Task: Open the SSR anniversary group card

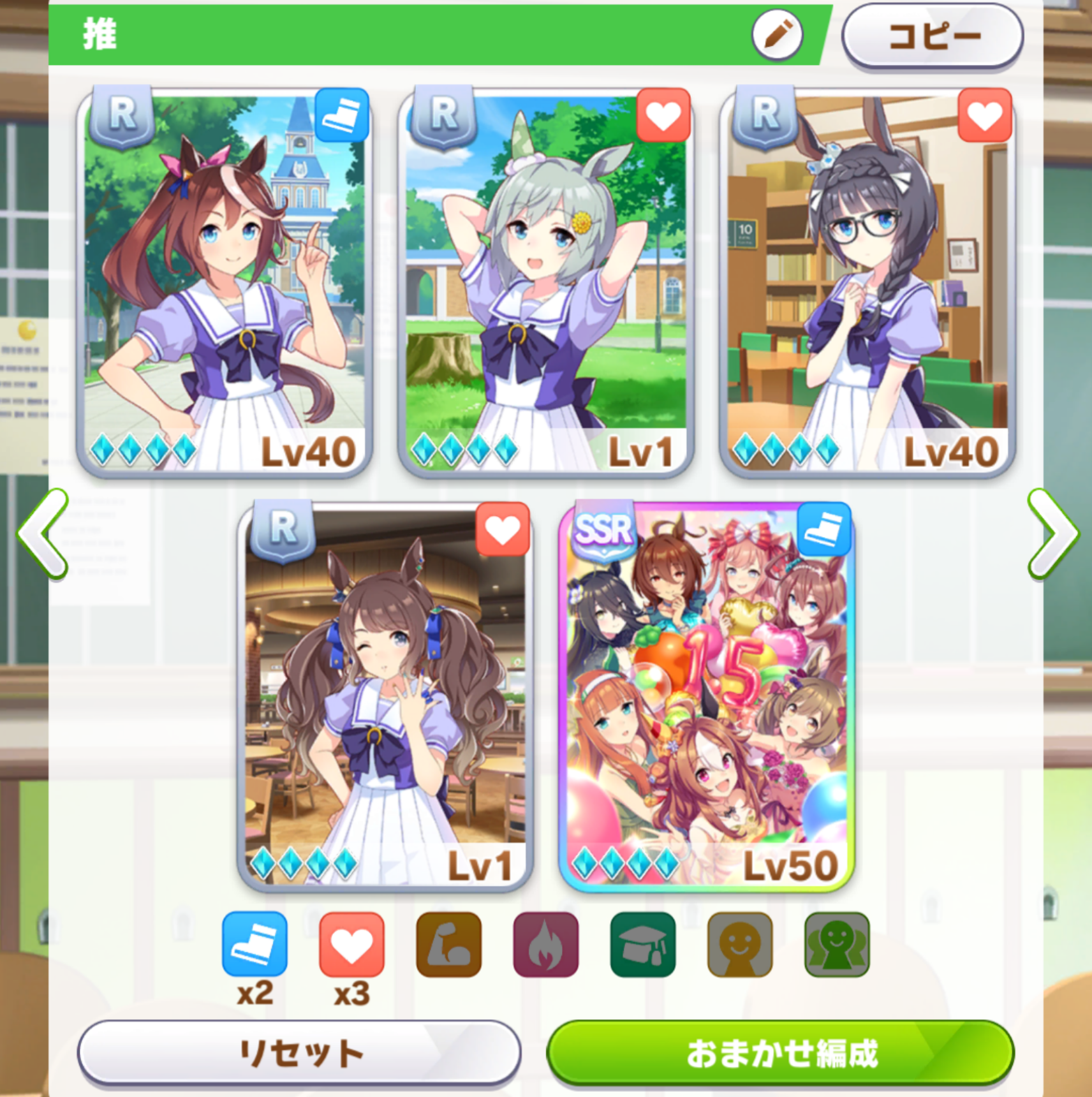Action: point(706,696)
